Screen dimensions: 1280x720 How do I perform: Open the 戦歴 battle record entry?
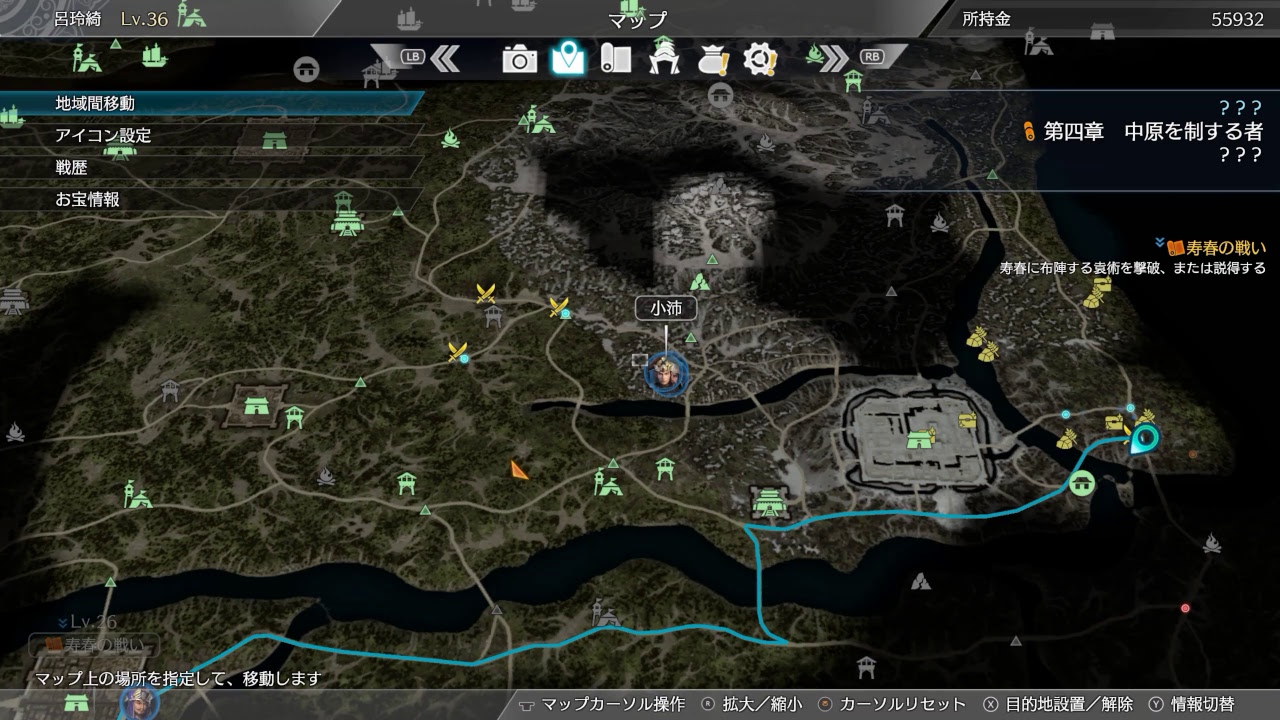(x=72, y=168)
